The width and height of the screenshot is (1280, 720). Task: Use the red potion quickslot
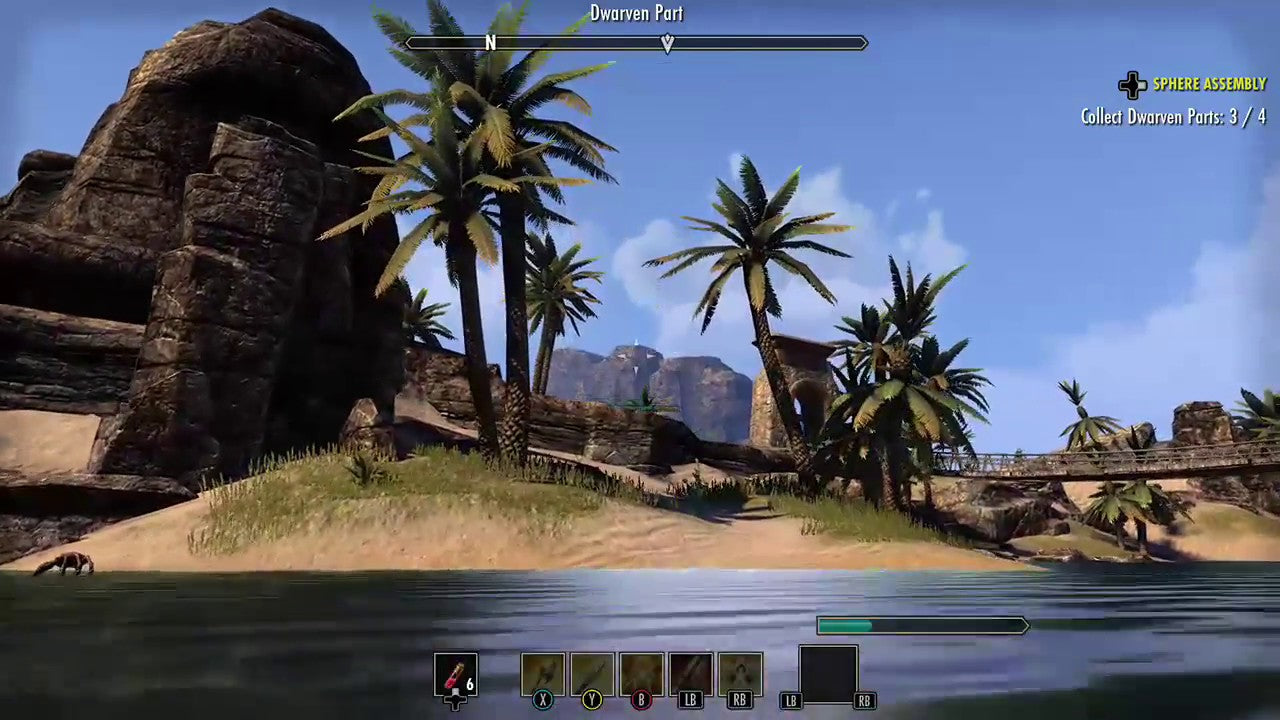point(455,675)
